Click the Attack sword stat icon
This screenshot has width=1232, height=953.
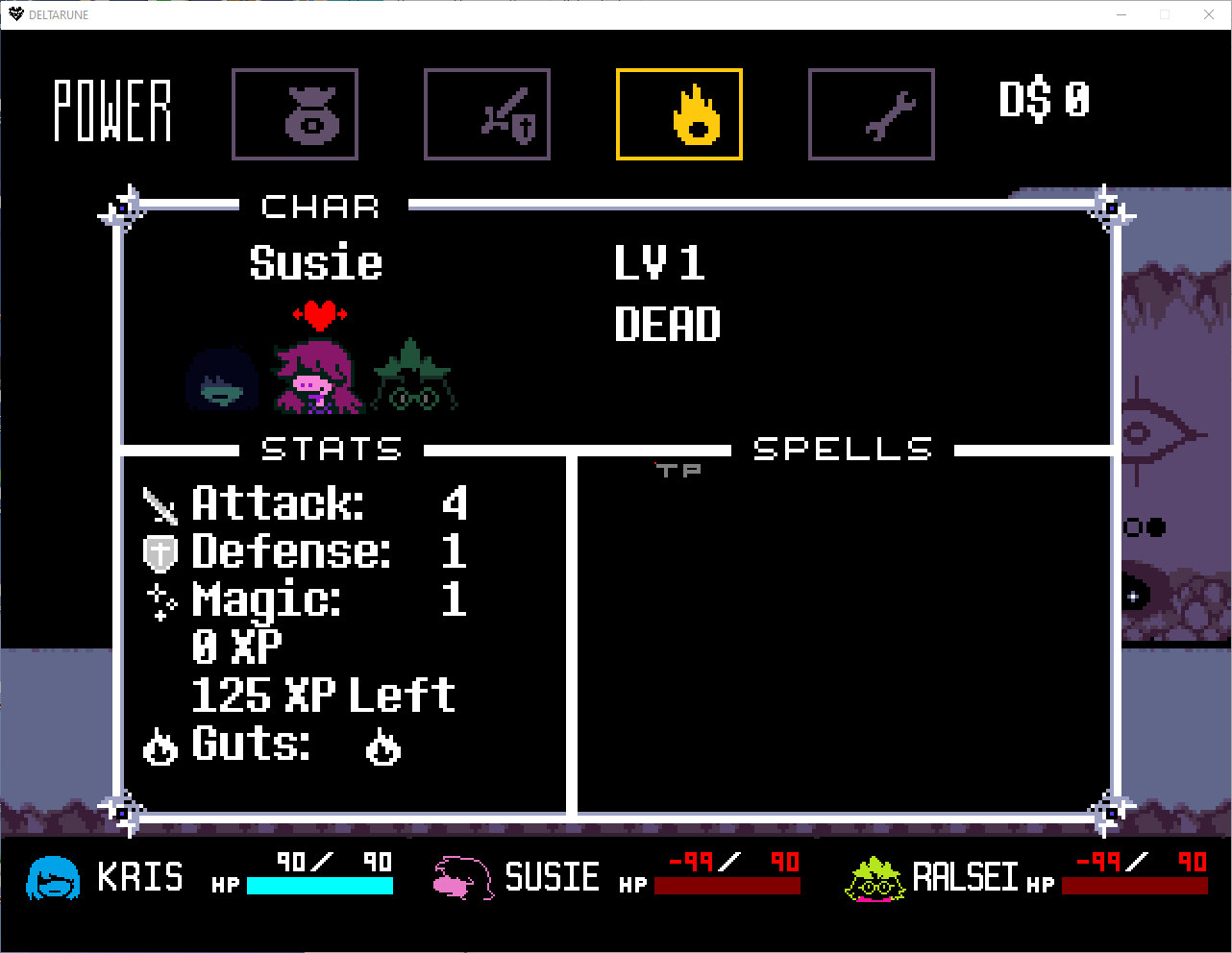coord(161,503)
